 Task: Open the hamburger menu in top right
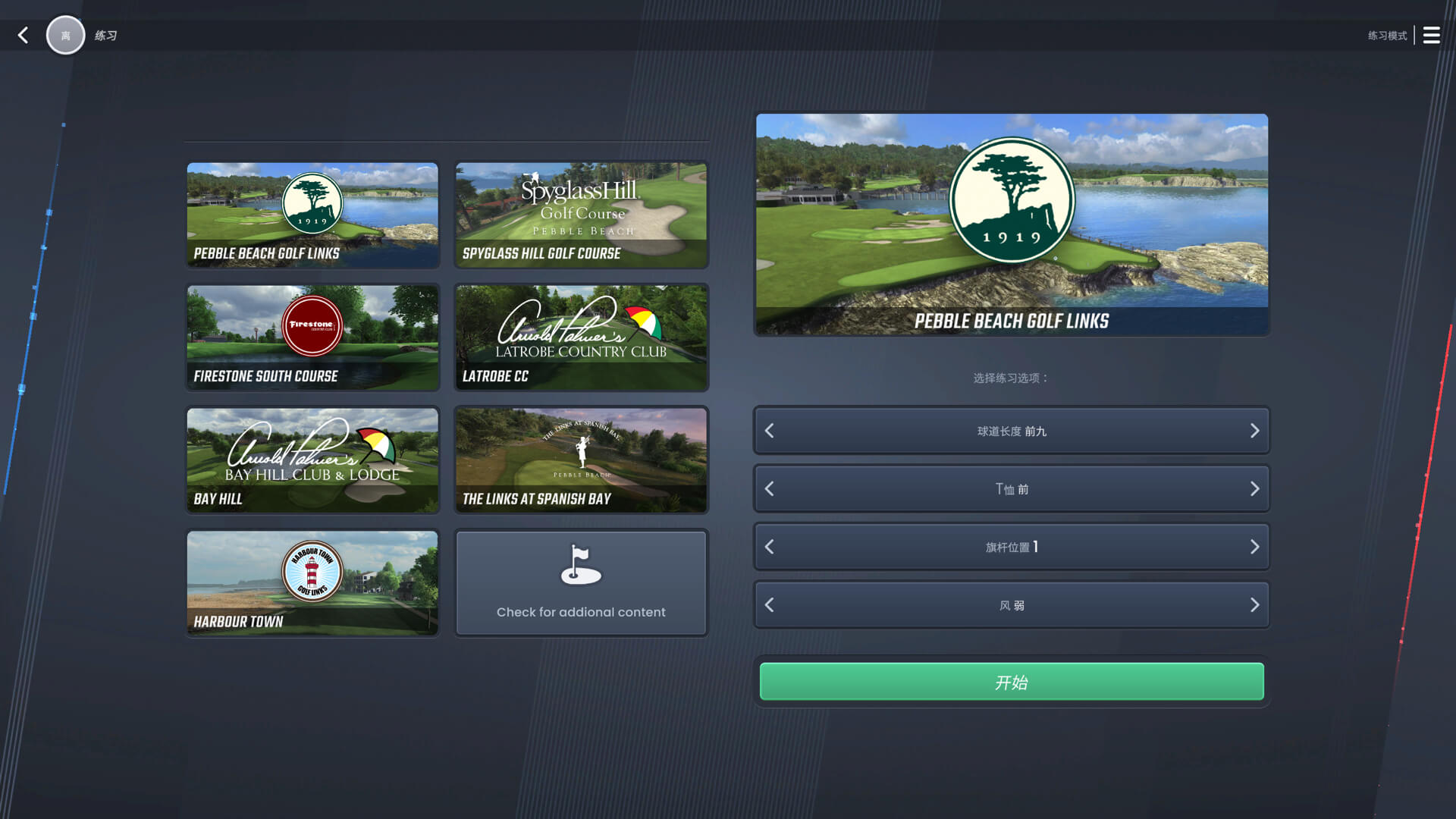pos(1432,35)
